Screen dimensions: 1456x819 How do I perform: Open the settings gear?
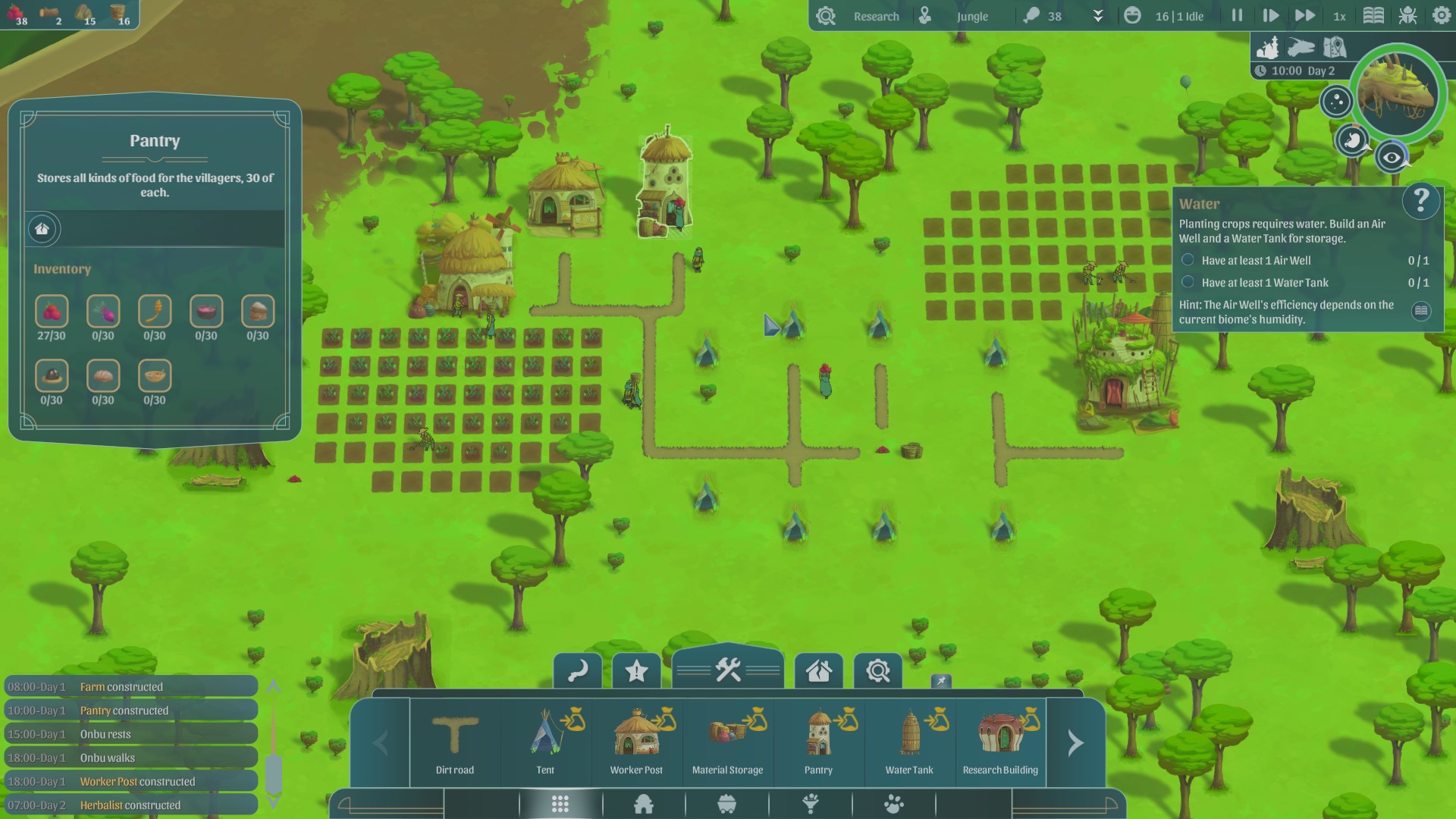[1441, 16]
